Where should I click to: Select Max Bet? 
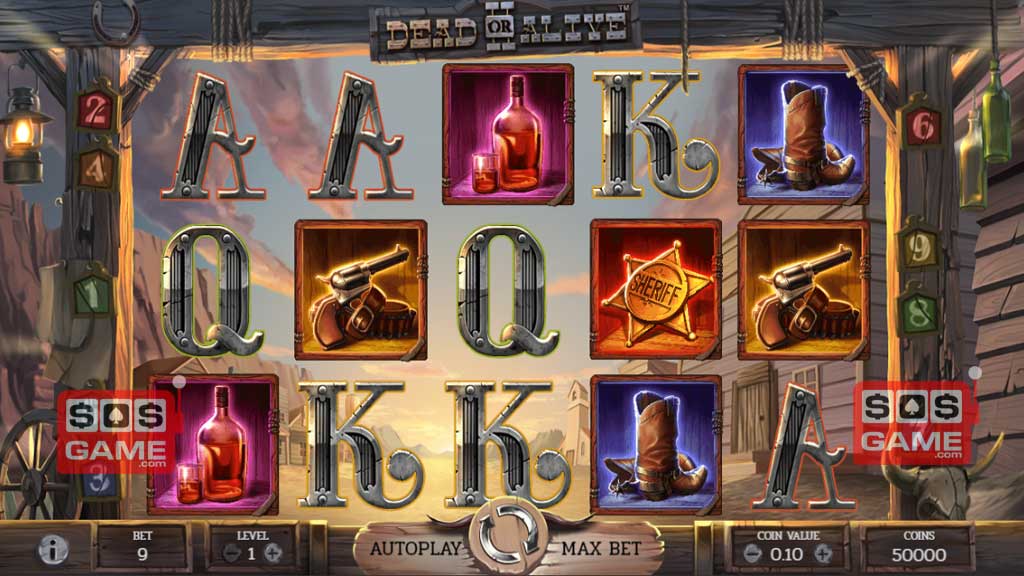click(x=600, y=548)
